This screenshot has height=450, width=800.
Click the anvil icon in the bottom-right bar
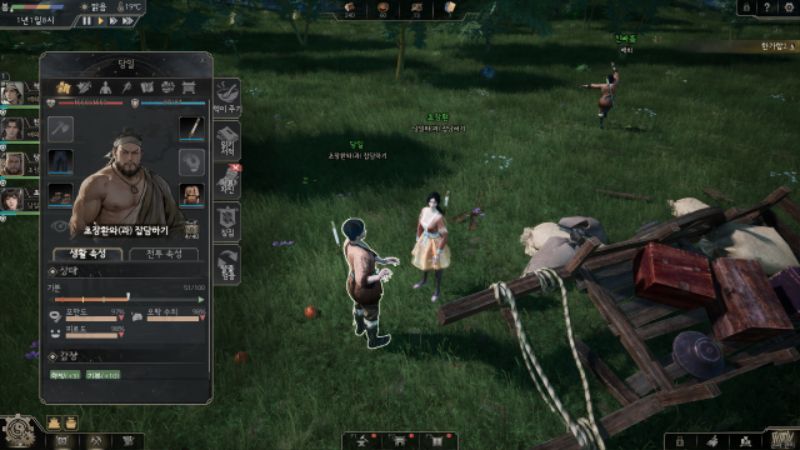745,440
